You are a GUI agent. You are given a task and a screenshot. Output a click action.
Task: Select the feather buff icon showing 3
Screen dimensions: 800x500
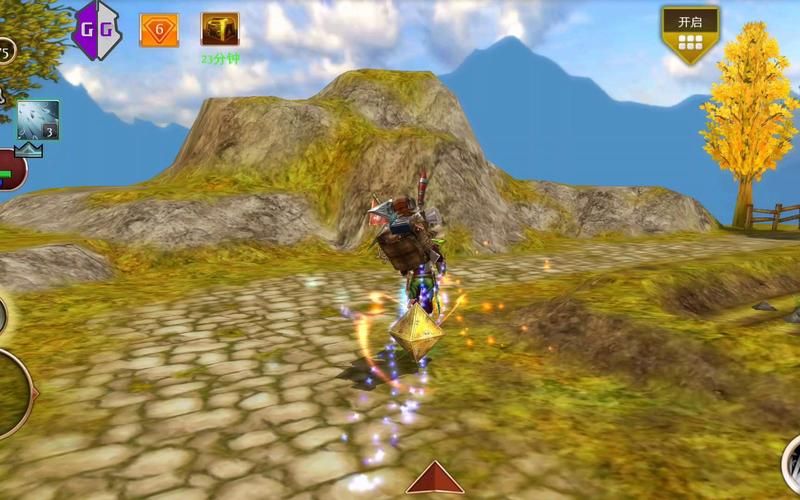38,120
